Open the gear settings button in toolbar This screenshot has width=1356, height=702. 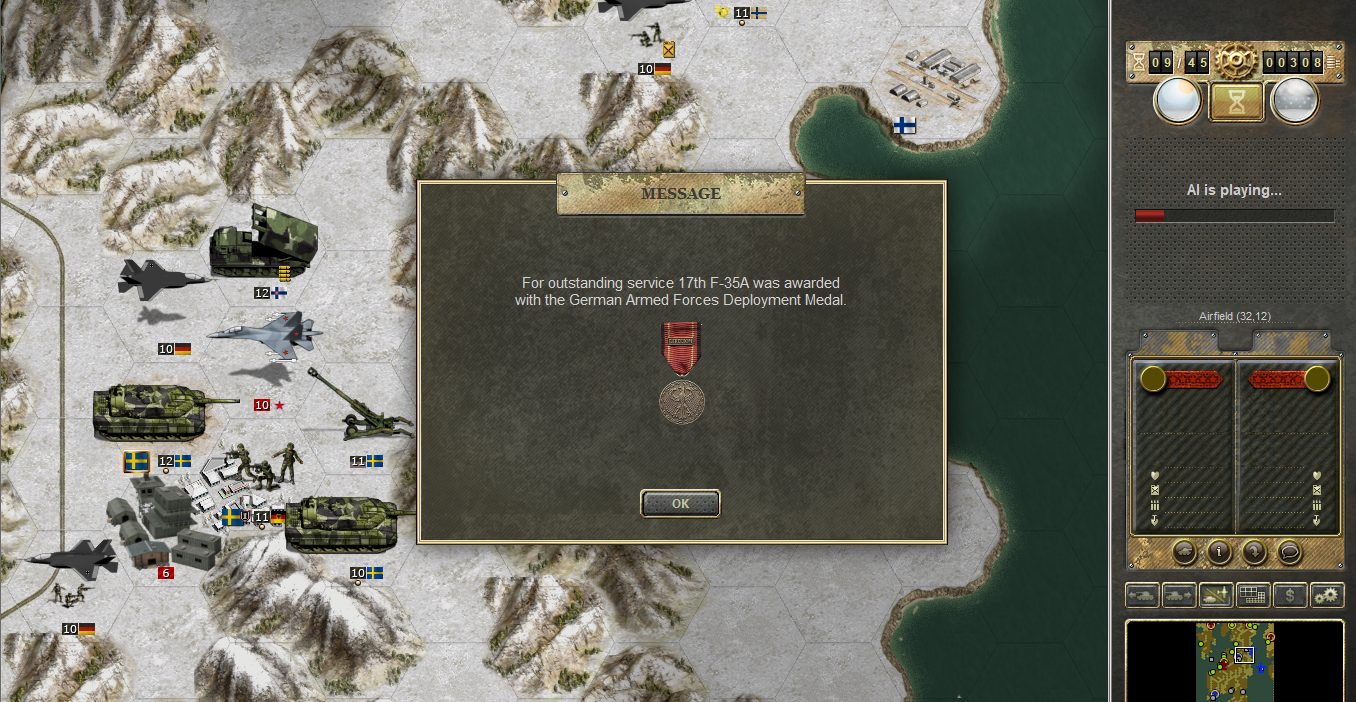(x=1327, y=595)
